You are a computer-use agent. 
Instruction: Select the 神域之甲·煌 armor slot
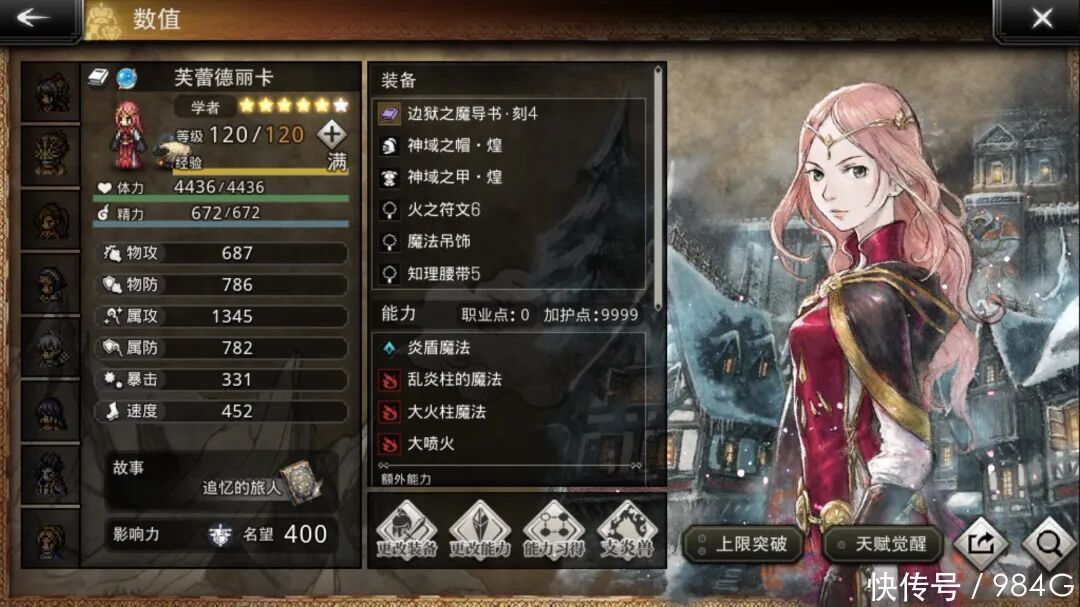pos(510,178)
